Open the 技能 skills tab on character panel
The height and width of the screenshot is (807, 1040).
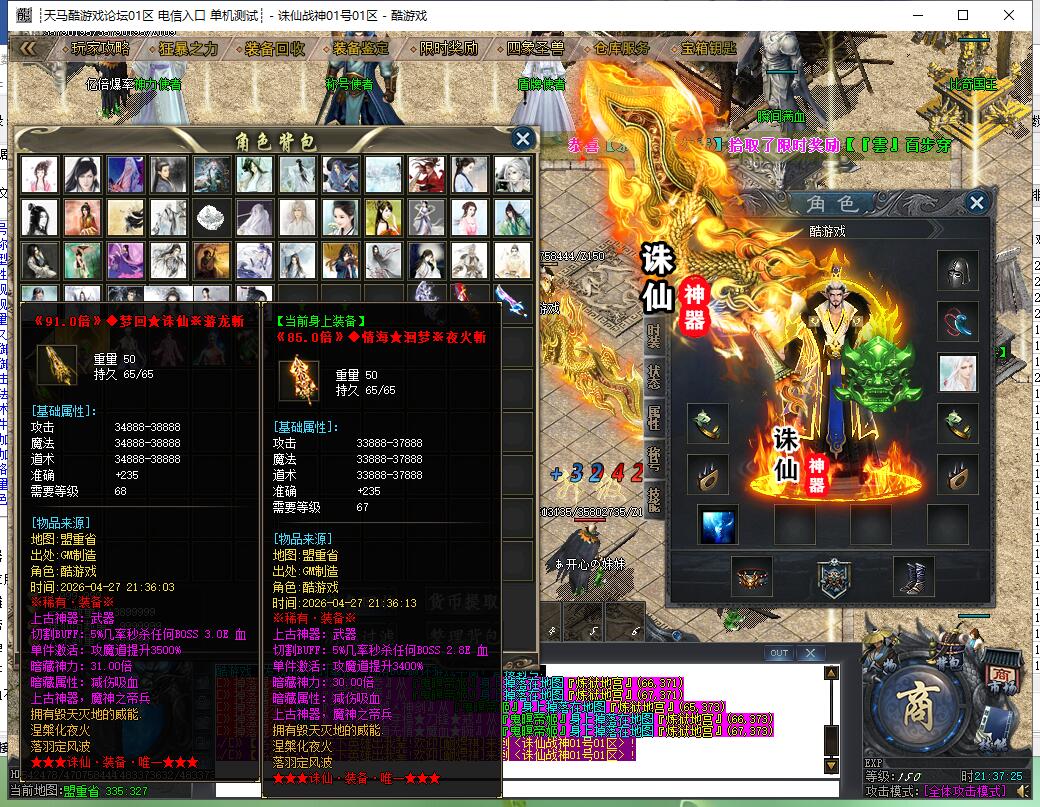(654, 496)
